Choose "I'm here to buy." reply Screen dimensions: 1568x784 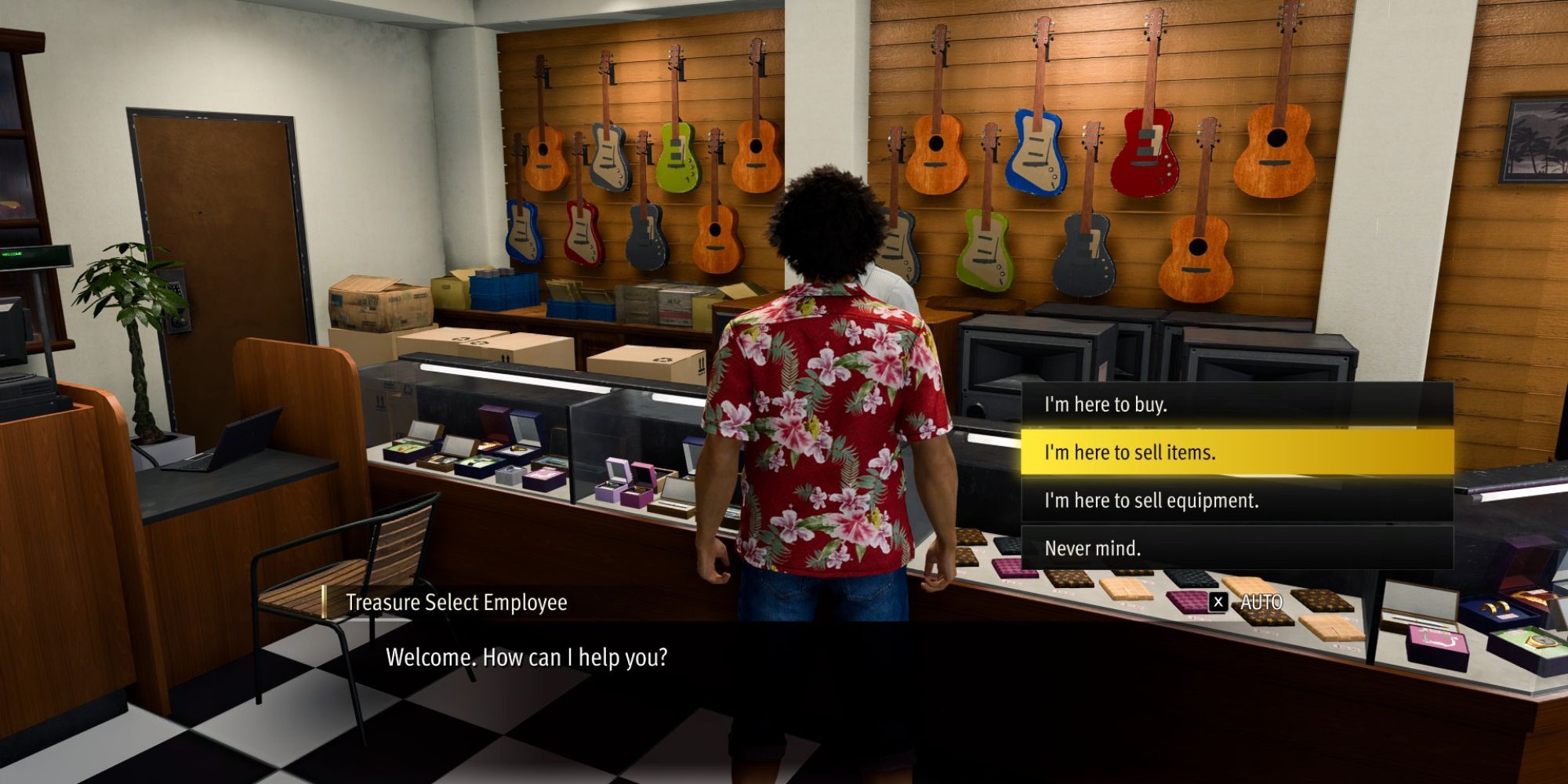click(1236, 405)
